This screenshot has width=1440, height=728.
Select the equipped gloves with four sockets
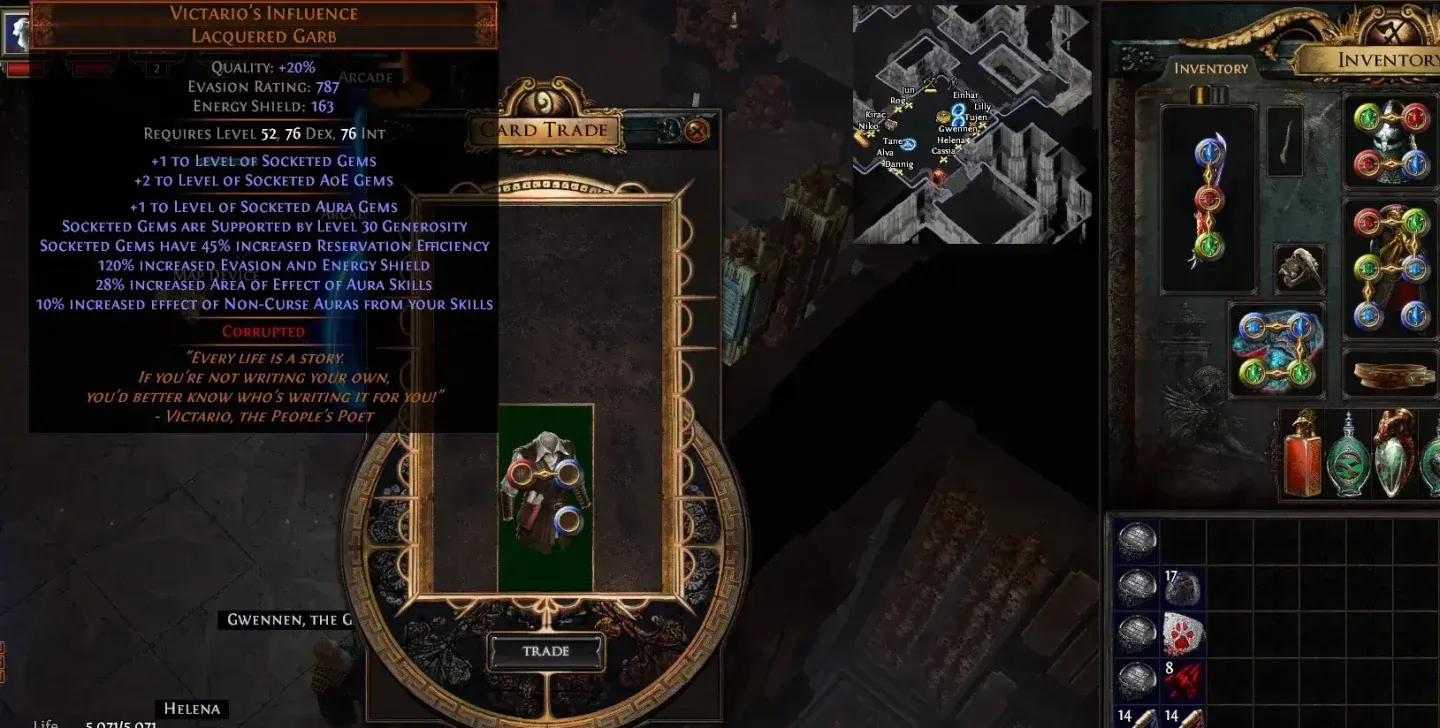click(x=1276, y=349)
